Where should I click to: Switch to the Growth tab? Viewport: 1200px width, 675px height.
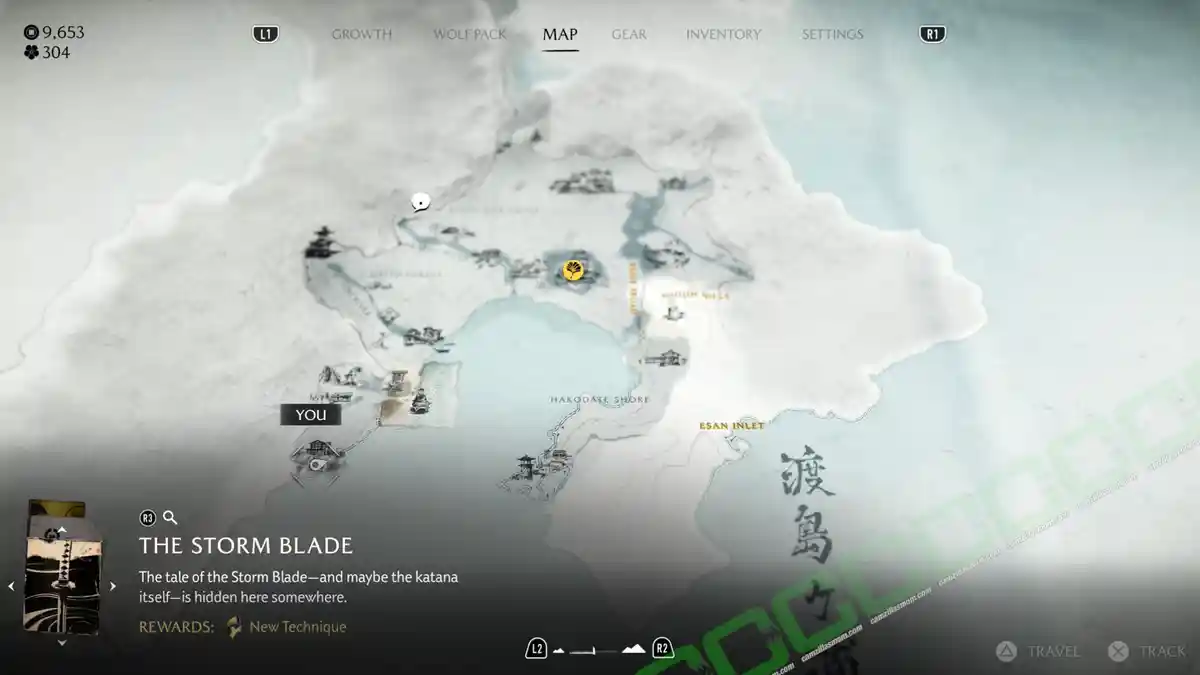361,34
